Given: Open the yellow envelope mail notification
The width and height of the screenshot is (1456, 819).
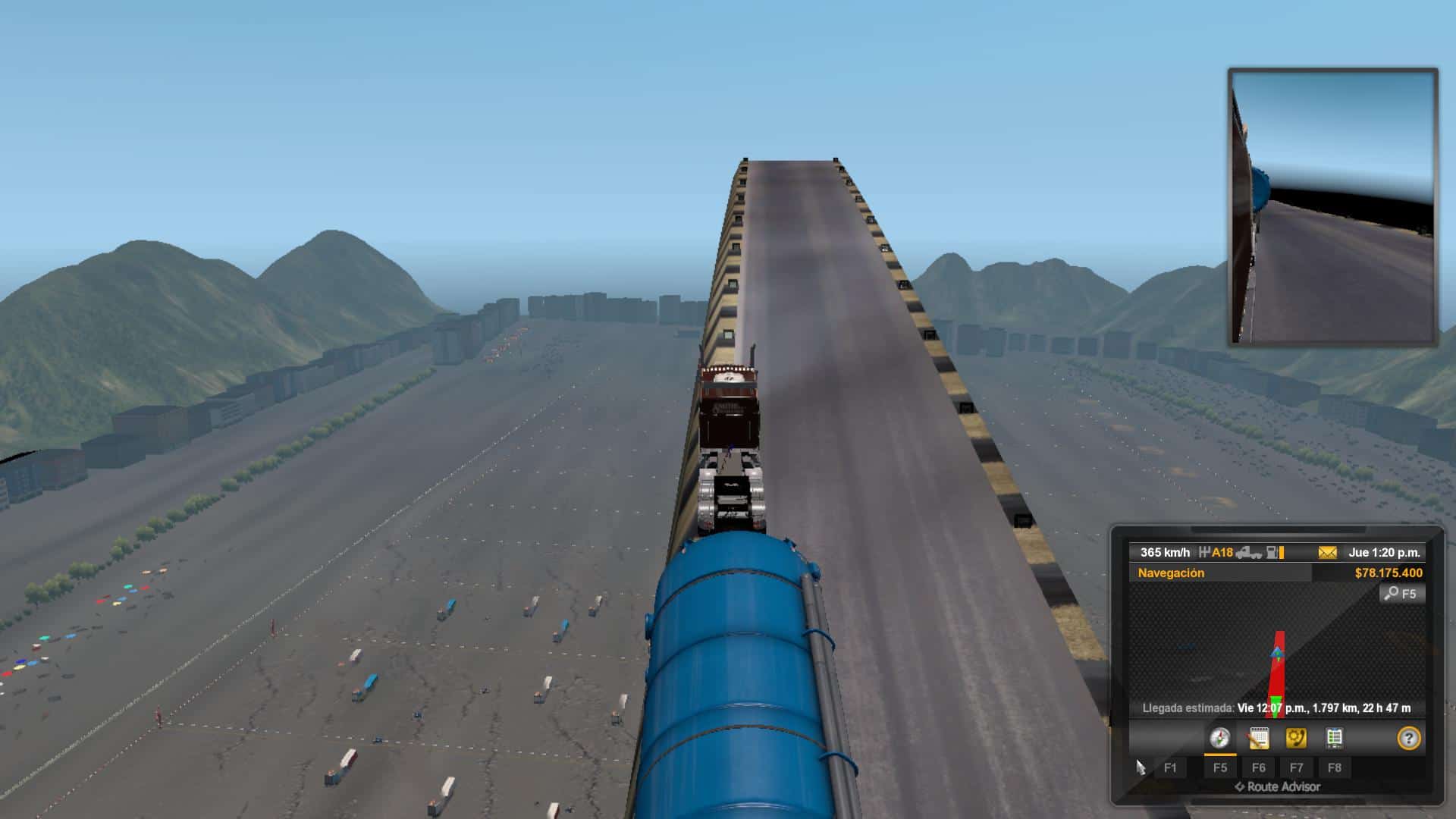Looking at the screenshot, I should pos(1327,553).
